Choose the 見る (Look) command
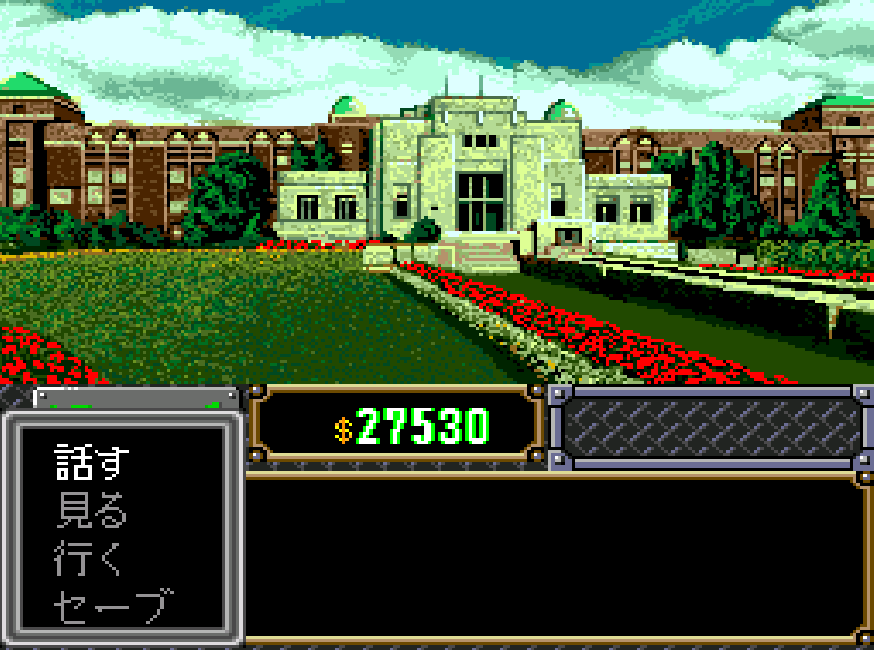874x650 pixels. point(92,511)
